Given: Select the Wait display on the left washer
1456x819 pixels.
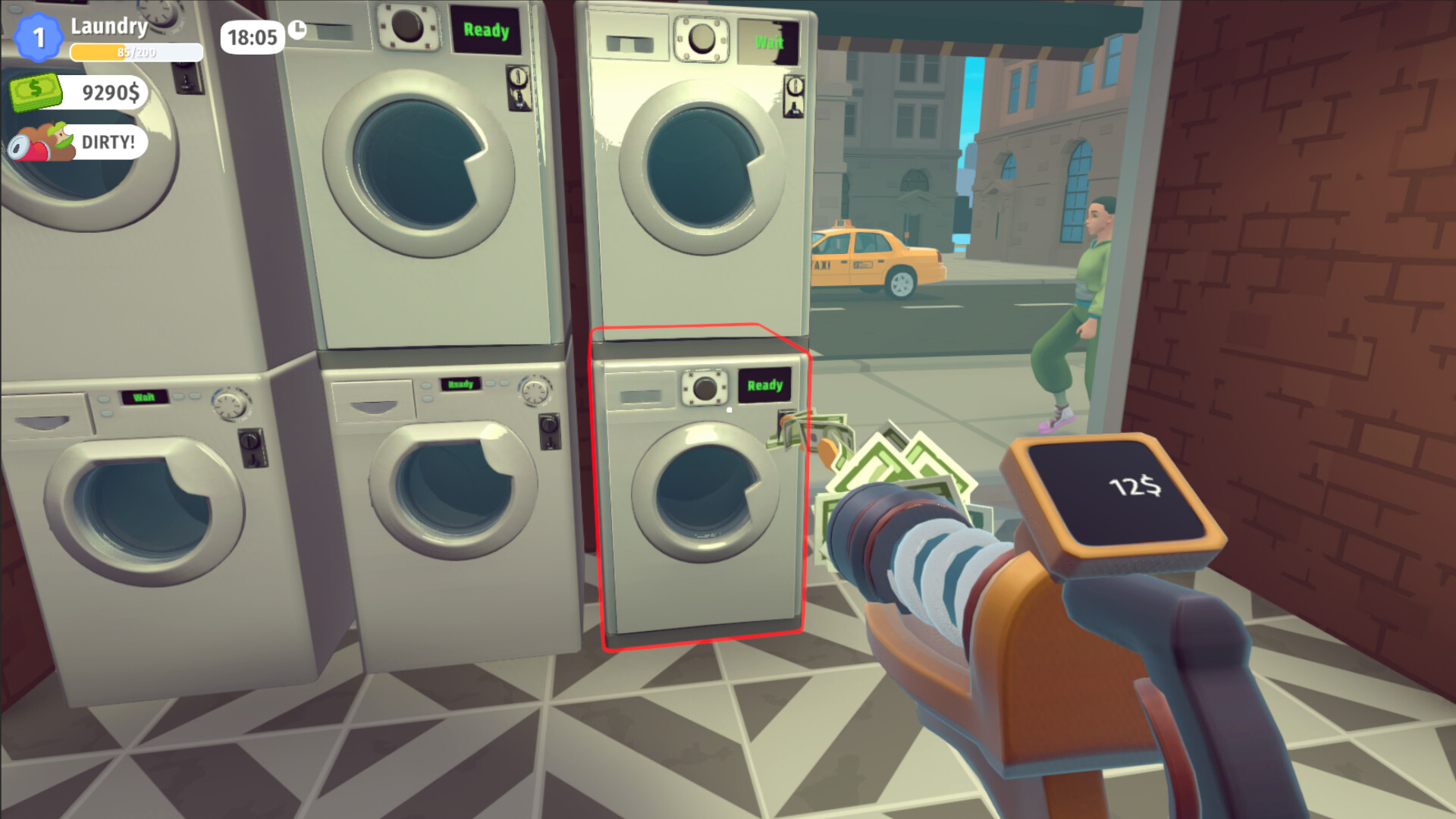Looking at the screenshot, I should pyautogui.click(x=146, y=396).
